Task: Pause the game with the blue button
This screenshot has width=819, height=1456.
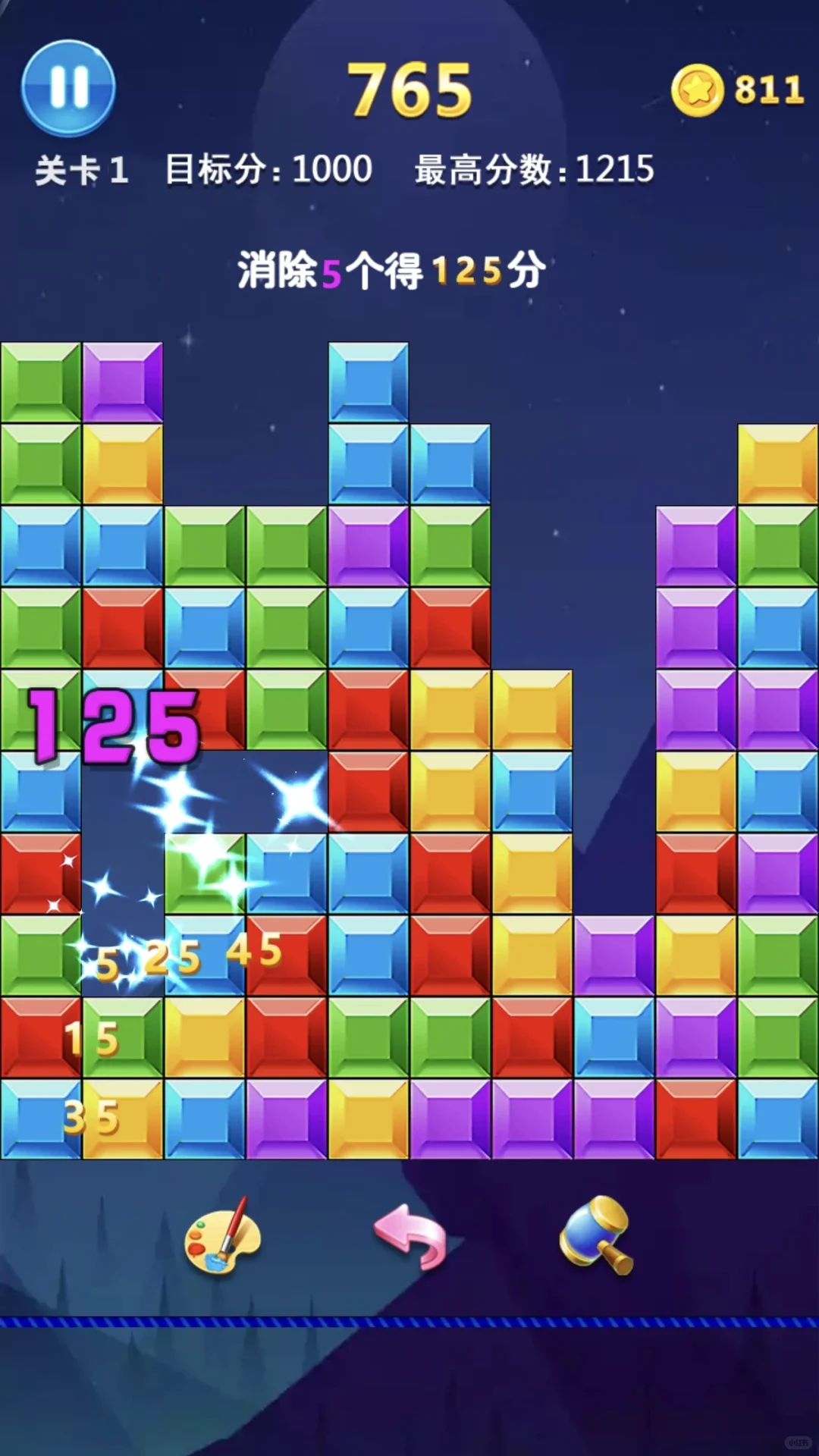Action: pyautogui.click(x=68, y=87)
